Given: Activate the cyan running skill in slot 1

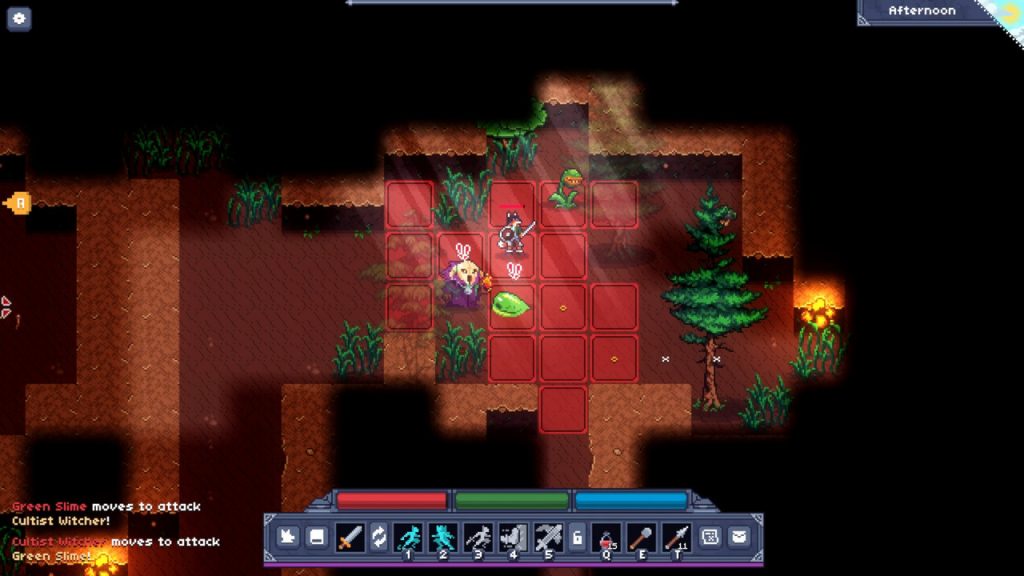Looking at the screenshot, I should [x=408, y=537].
